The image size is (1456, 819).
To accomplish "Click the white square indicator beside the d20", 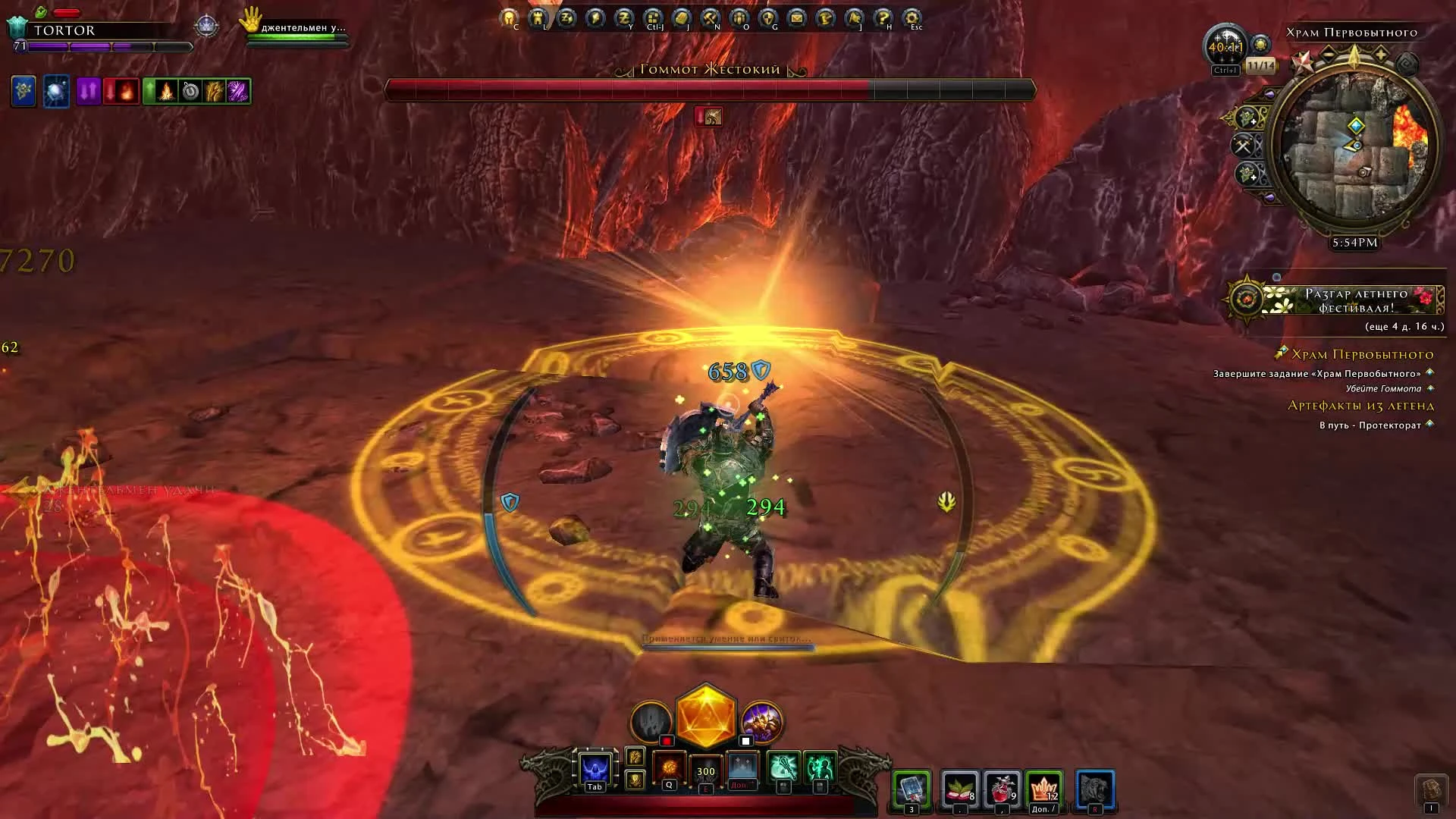I will coord(745,740).
